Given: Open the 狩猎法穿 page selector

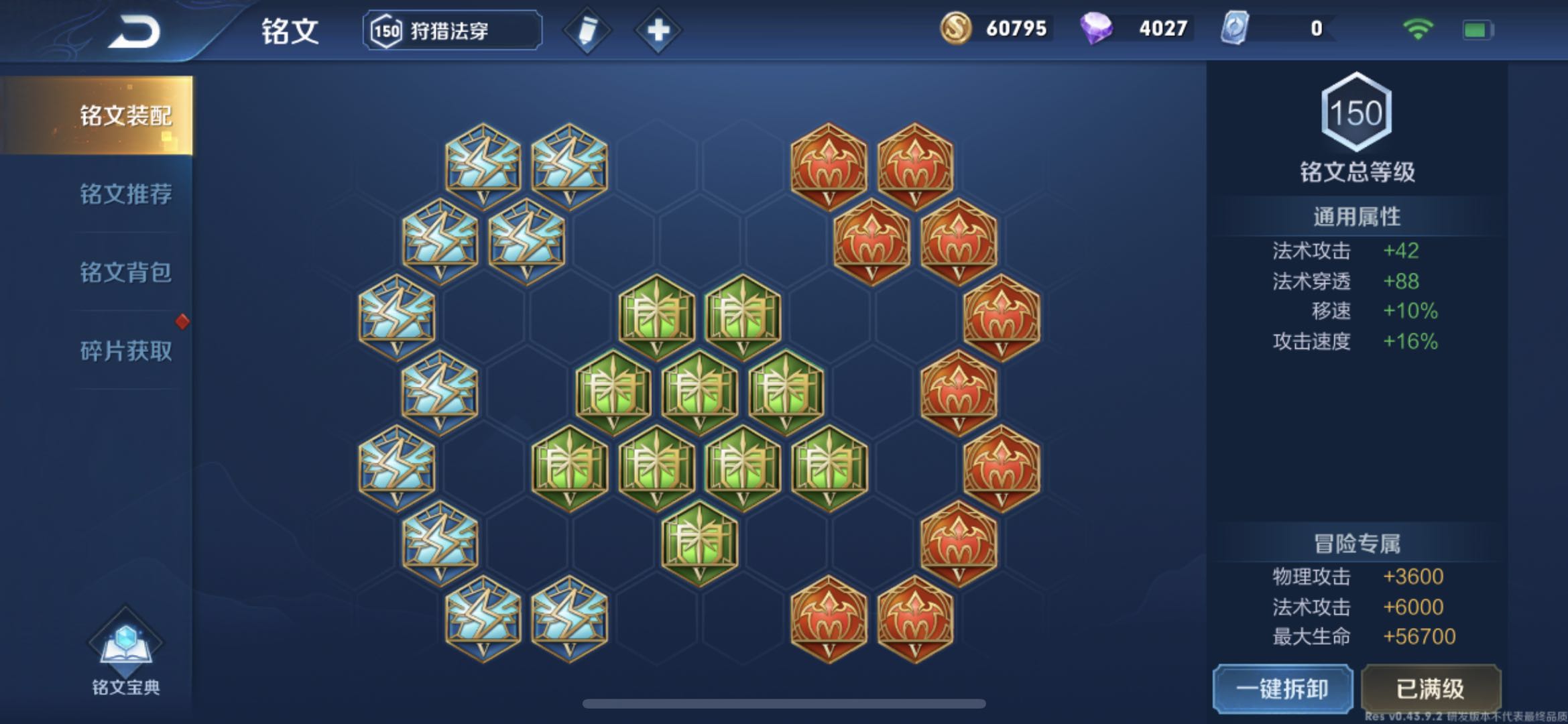Looking at the screenshot, I should [x=450, y=29].
